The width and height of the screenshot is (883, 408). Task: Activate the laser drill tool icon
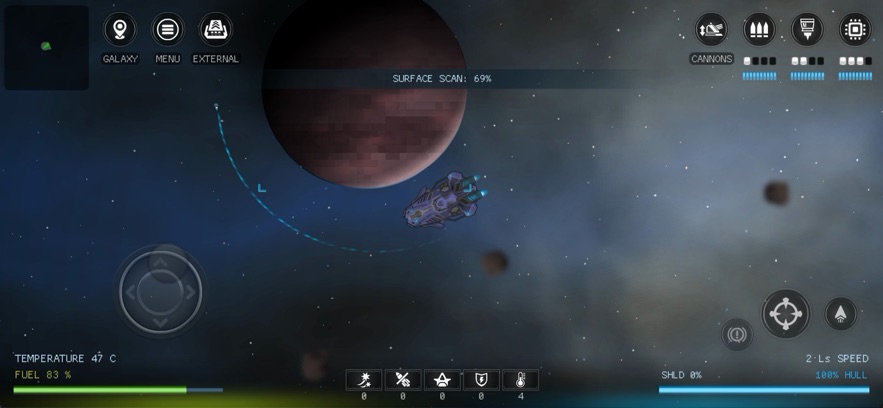point(807,30)
